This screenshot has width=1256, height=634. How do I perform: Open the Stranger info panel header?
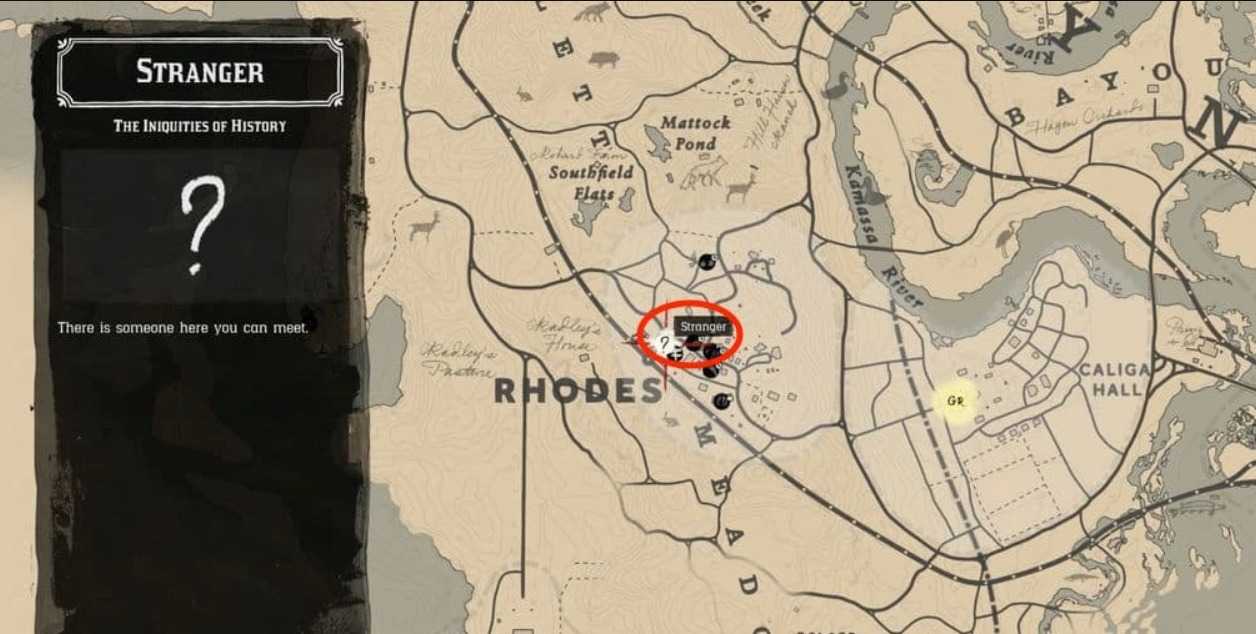pyautogui.click(x=200, y=72)
